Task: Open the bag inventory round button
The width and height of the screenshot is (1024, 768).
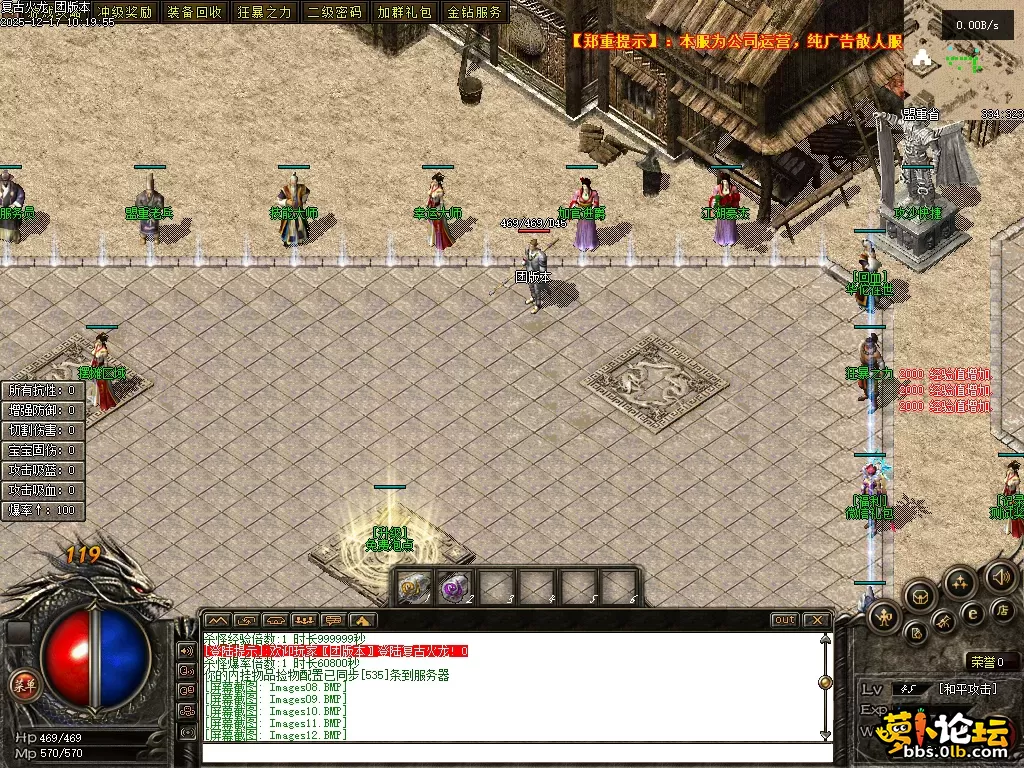Action: (x=921, y=596)
